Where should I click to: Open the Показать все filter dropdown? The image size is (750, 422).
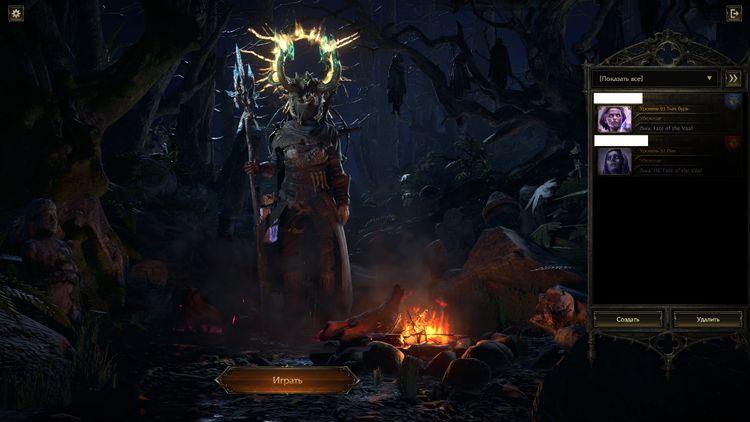(656, 77)
